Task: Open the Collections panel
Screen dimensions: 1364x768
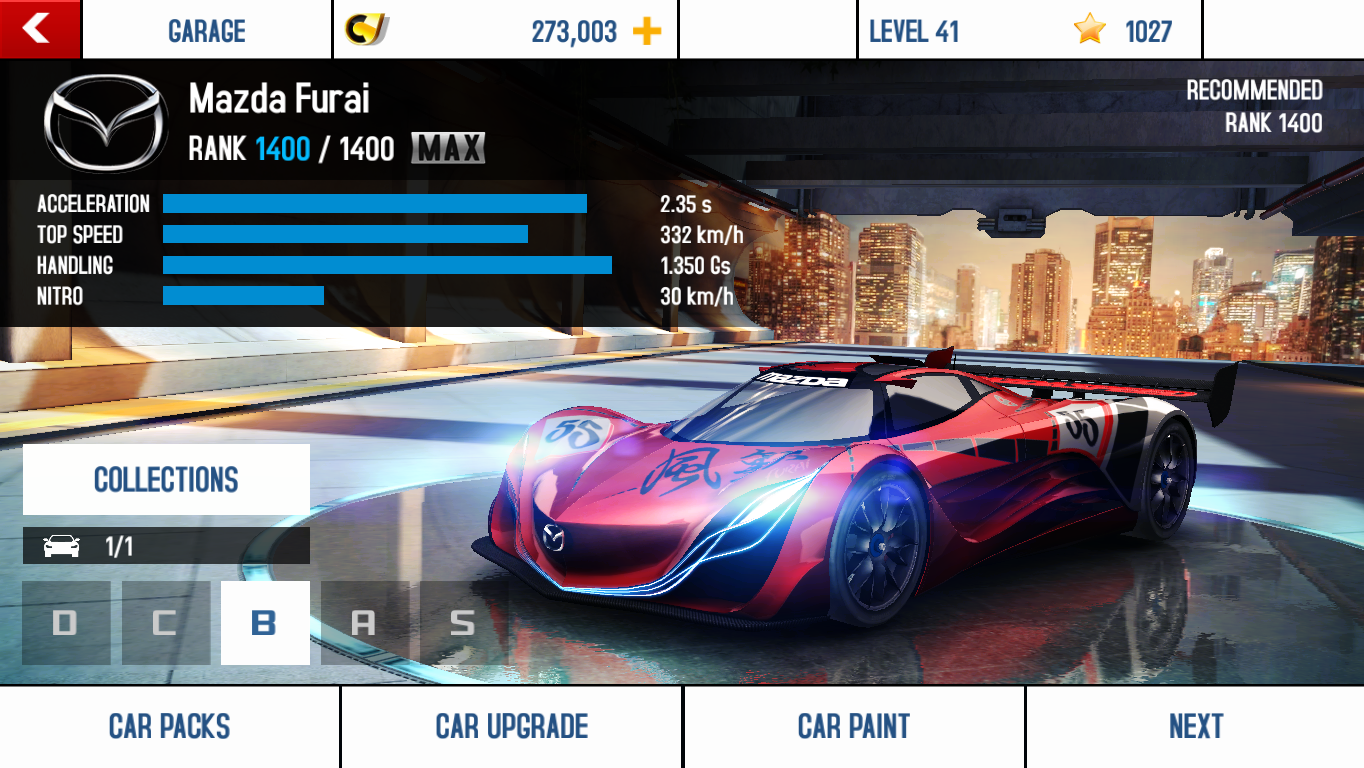Action: tap(166, 480)
